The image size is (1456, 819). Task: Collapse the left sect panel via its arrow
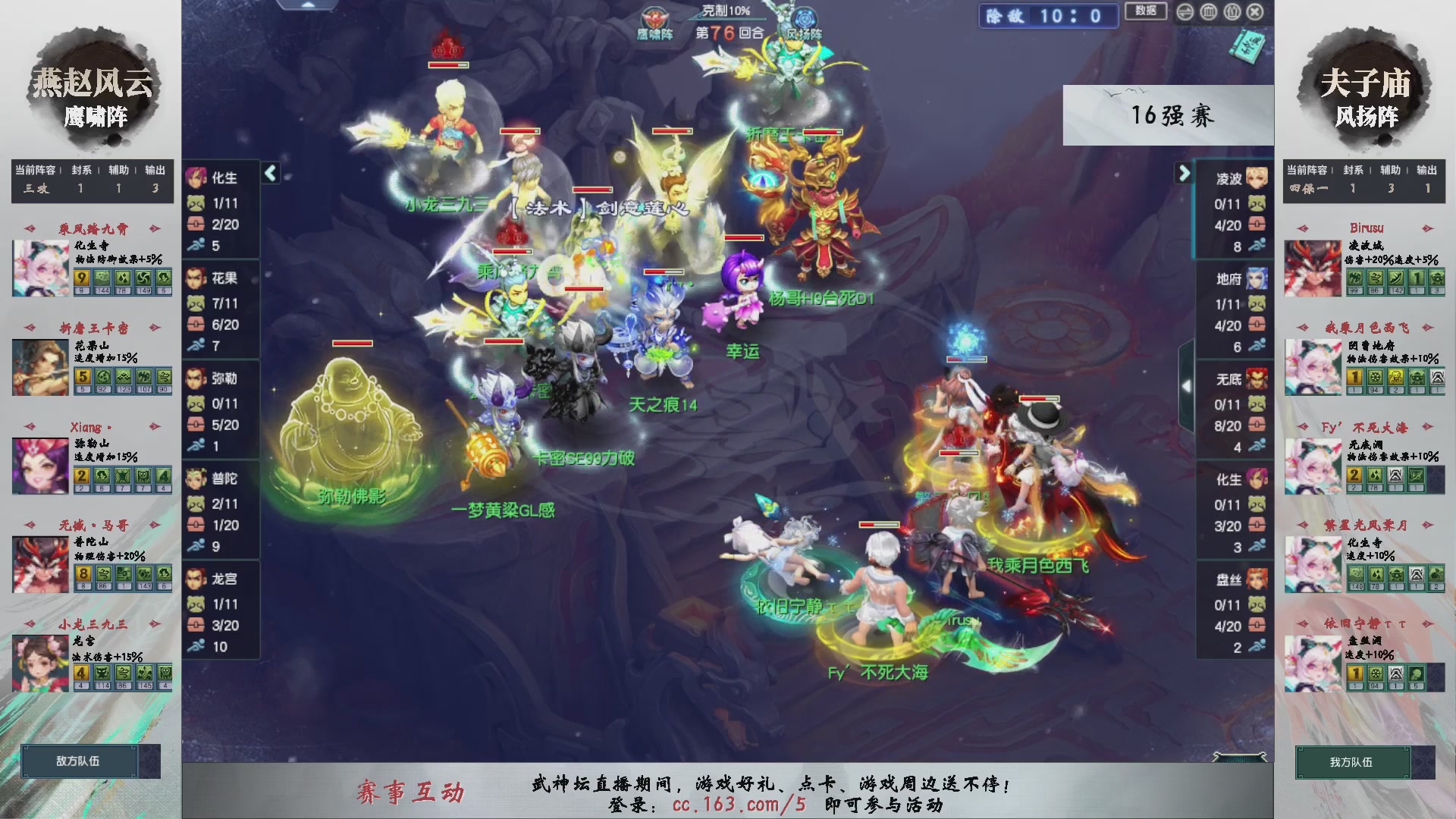click(269, 173)
